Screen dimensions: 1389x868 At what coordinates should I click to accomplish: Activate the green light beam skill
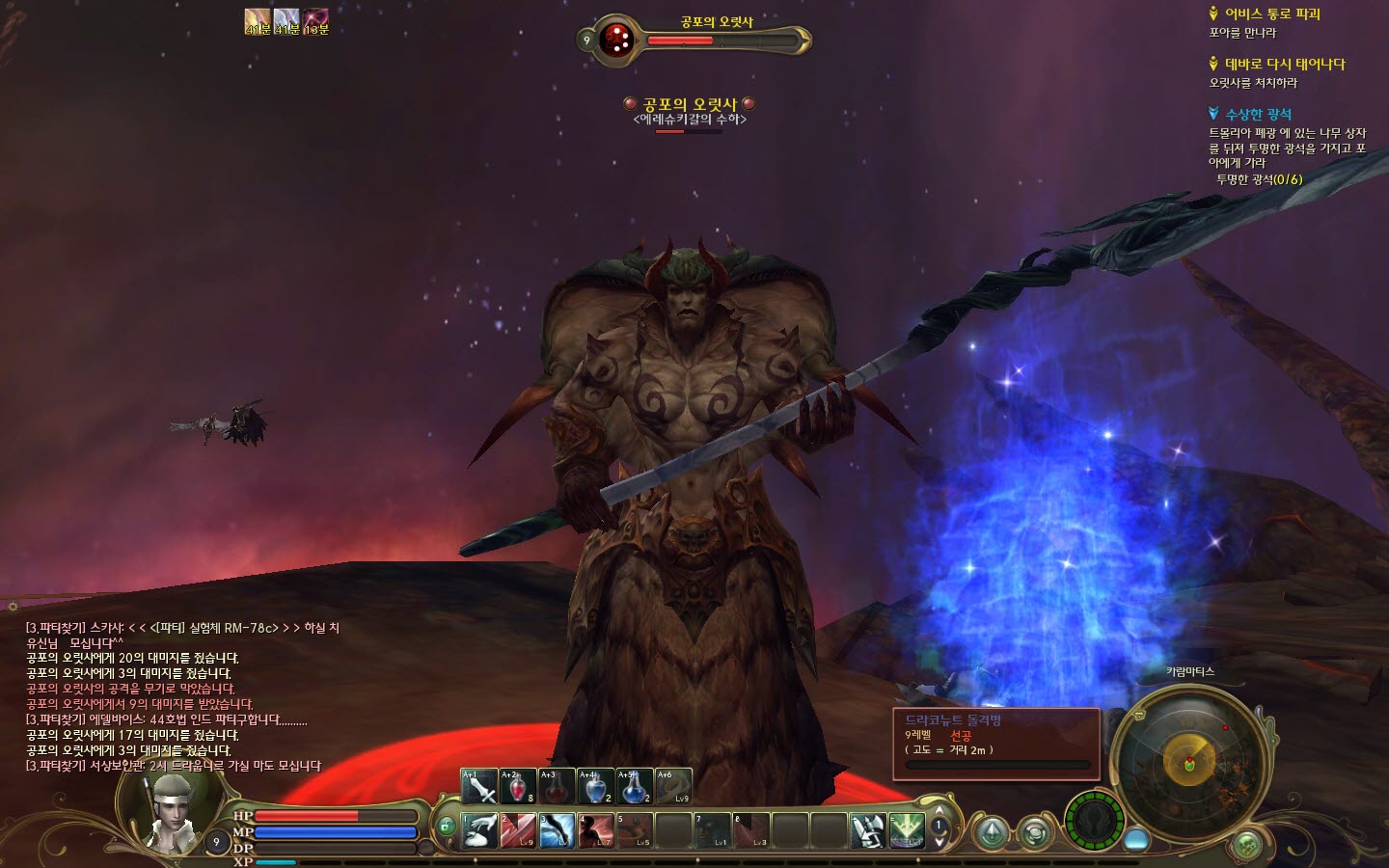point(906,830)
